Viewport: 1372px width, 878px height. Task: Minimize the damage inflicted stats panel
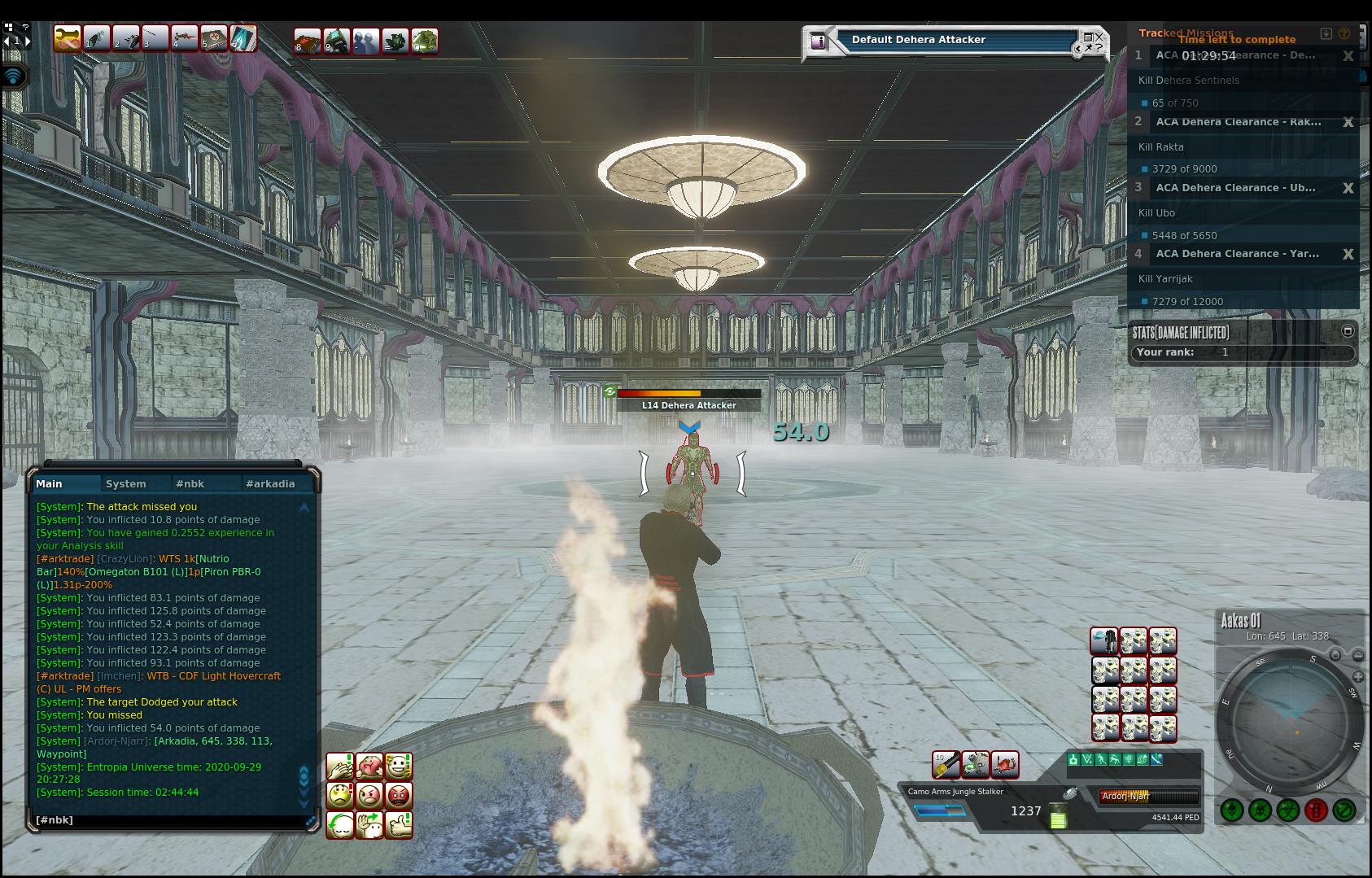(x=1347, y=331)
